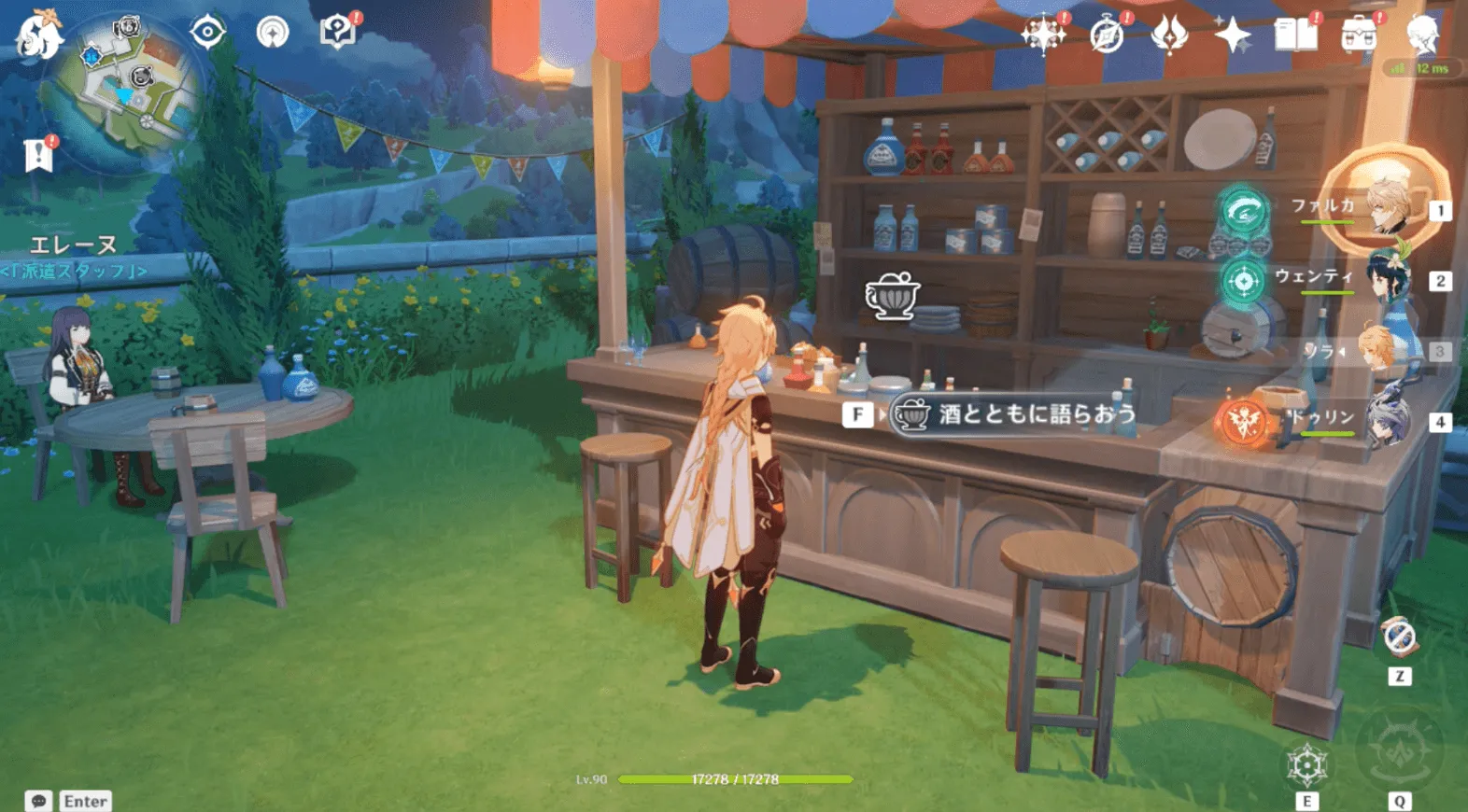Click the green HP bar showing 17278/17278
Image resolution: width=1468 pixels, height=812 pixels.
point(738,777)
